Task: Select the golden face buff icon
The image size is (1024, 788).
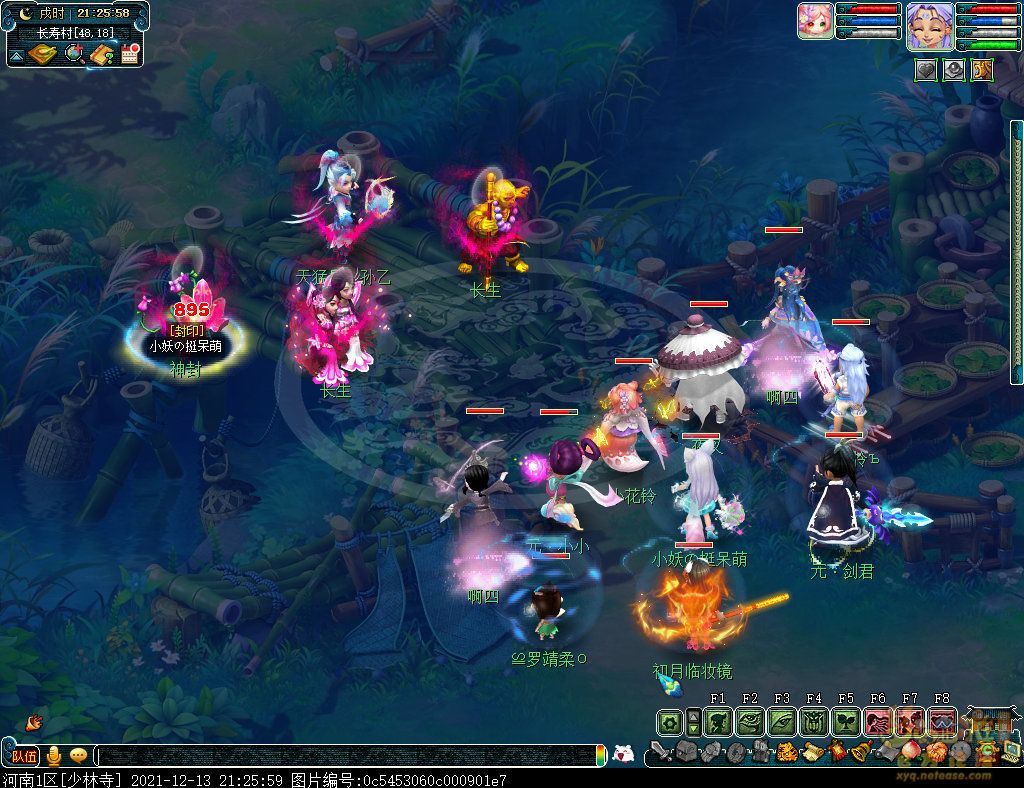Action: [981, 69]
